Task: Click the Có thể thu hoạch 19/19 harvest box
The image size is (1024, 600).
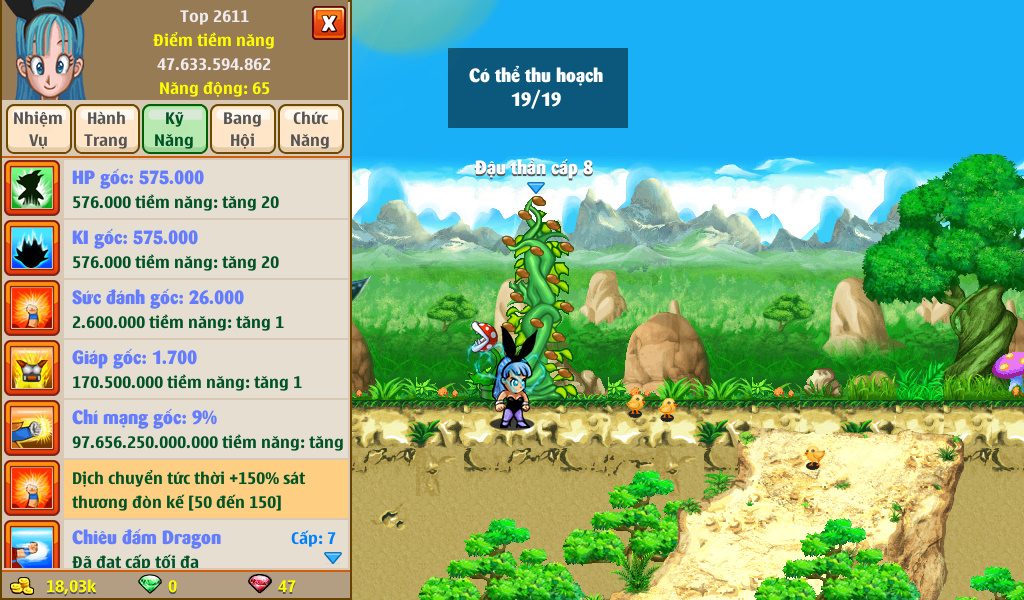Action: pos(537,88)
